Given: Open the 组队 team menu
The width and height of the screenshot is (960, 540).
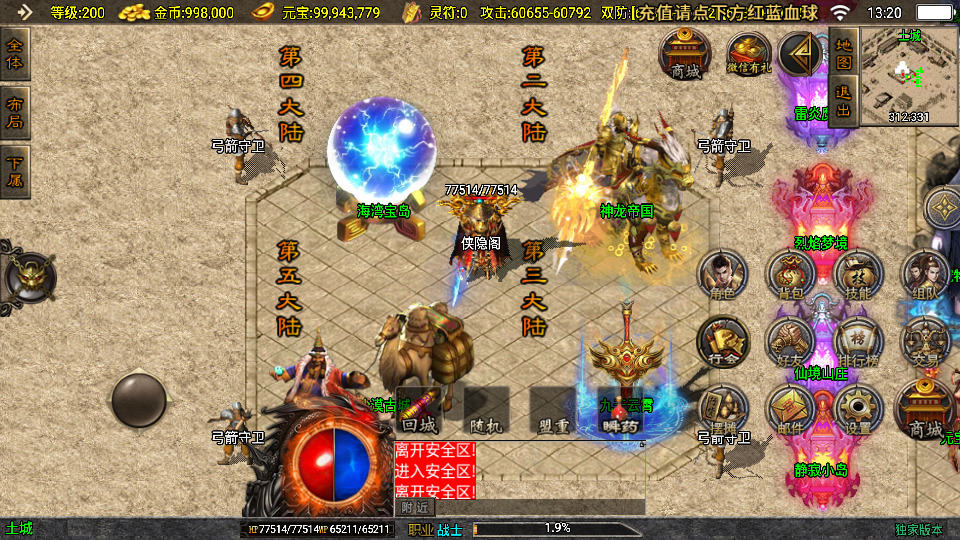Looking at the screenshot, I should coord(925,276).
